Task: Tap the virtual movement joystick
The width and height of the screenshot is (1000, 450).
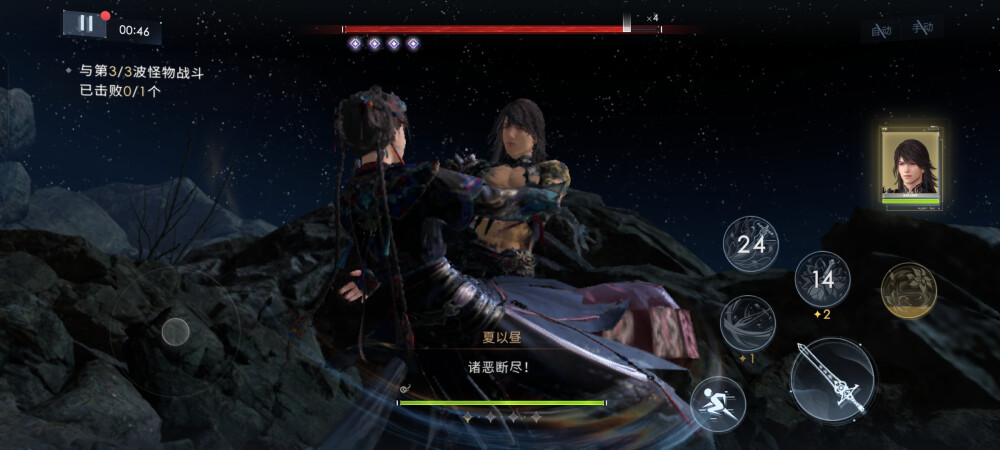Action: point(176,331)
